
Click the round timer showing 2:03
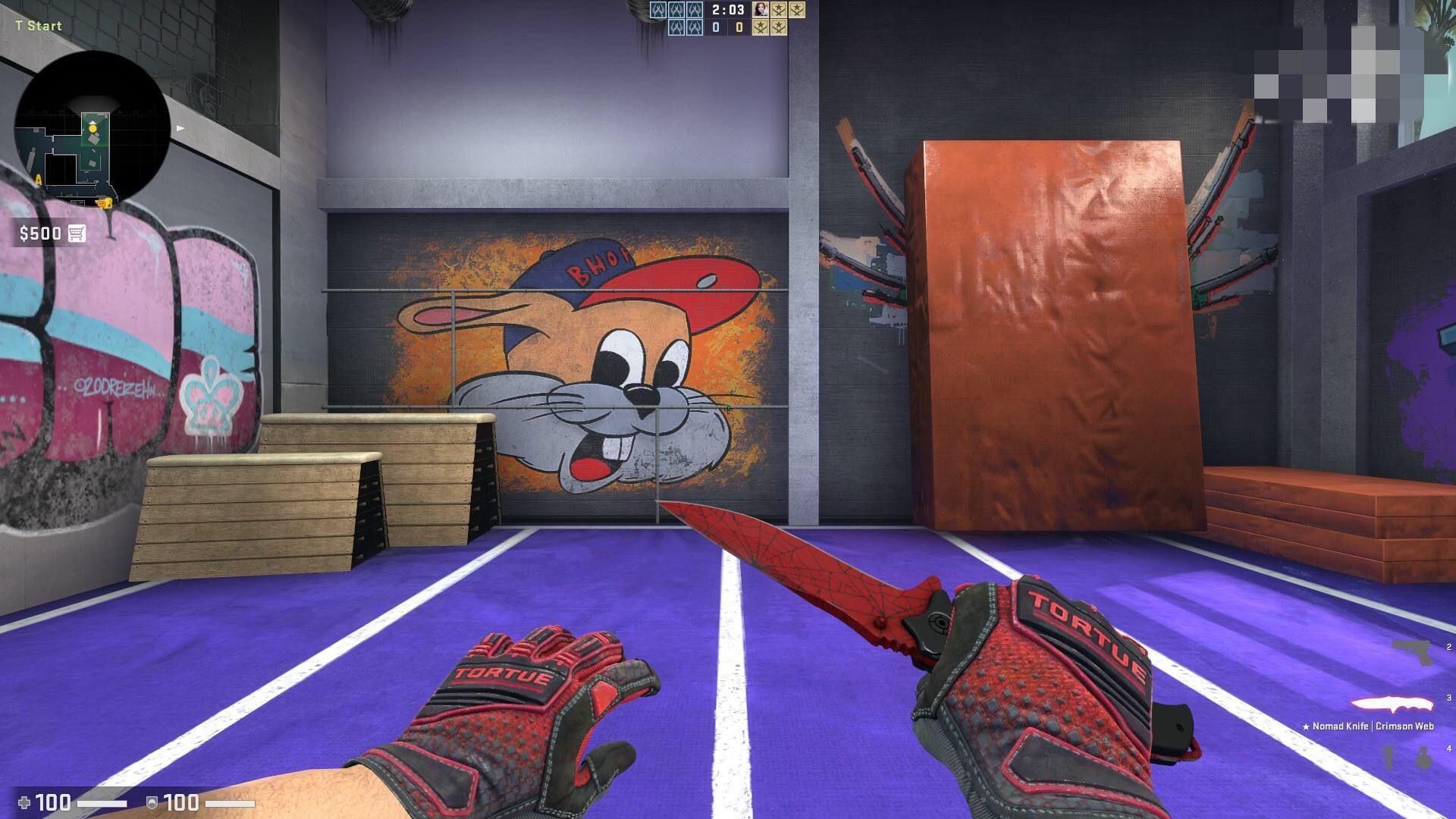click(728, 10)
